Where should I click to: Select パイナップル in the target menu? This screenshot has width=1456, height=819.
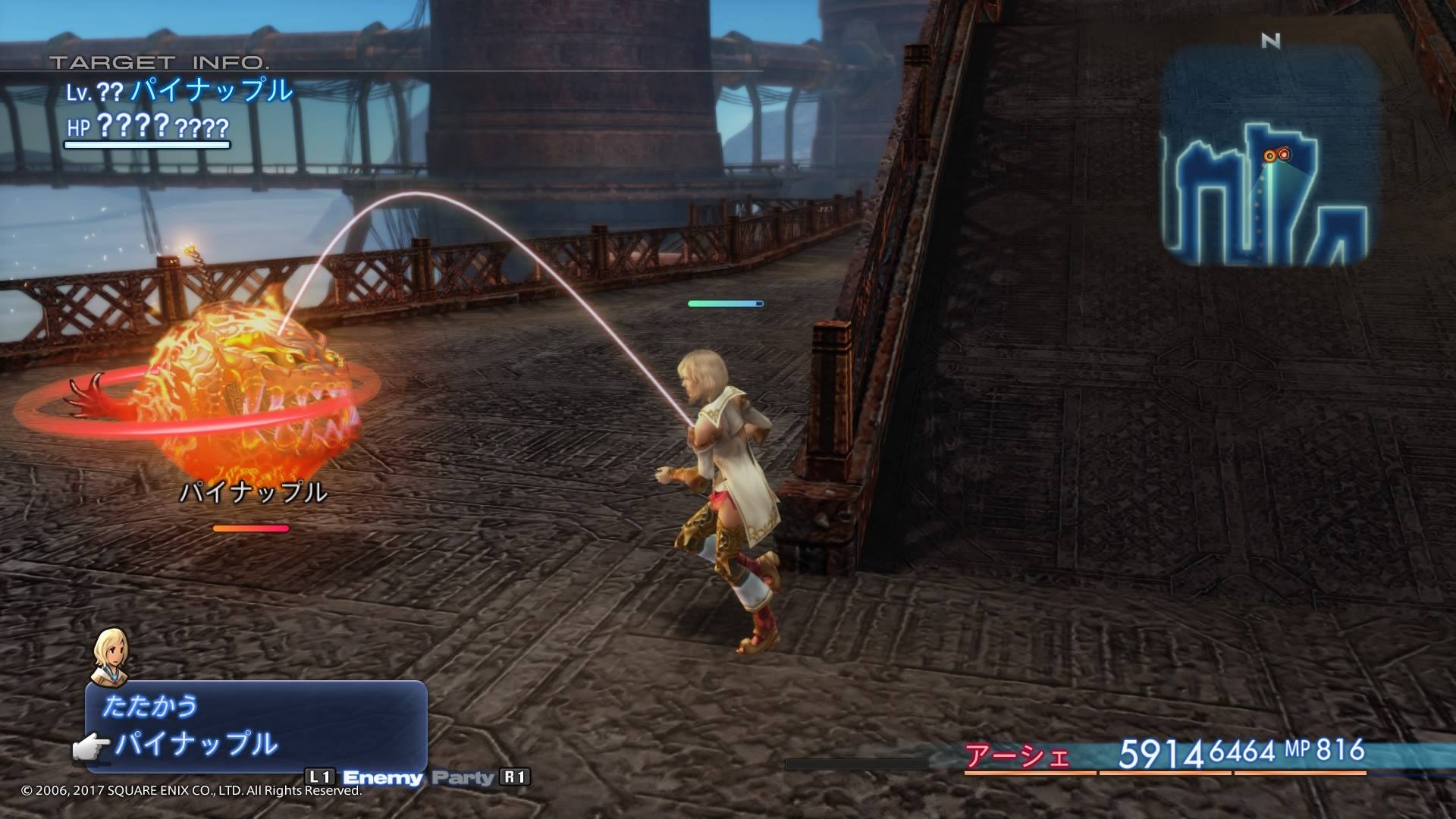(196, 744)
